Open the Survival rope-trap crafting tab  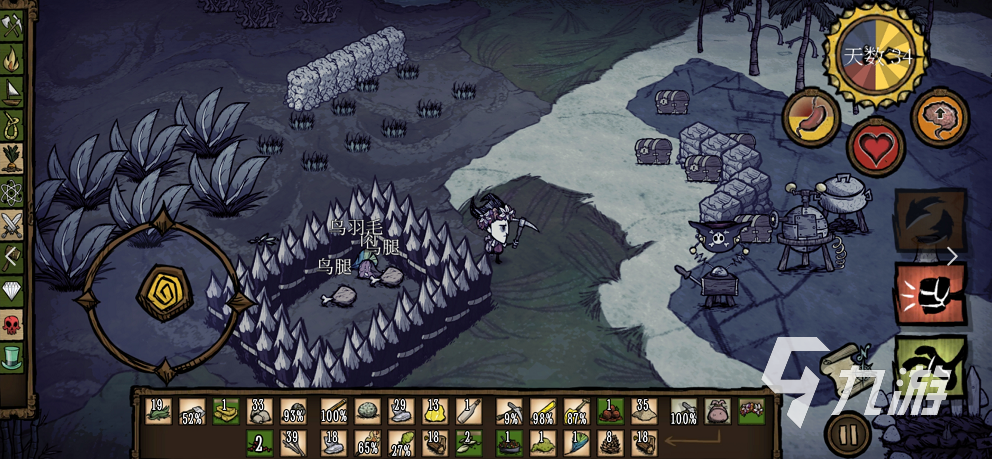[12, 125]
